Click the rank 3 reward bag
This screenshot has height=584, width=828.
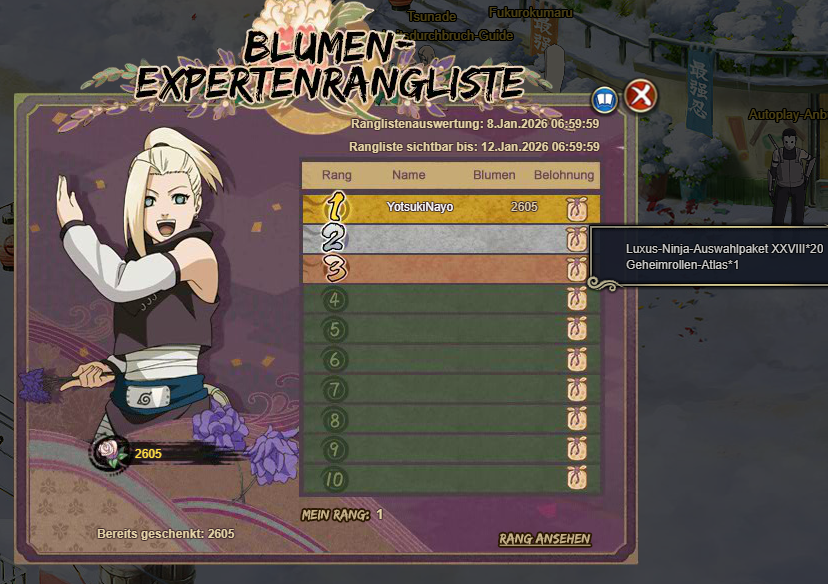[576, 269]
